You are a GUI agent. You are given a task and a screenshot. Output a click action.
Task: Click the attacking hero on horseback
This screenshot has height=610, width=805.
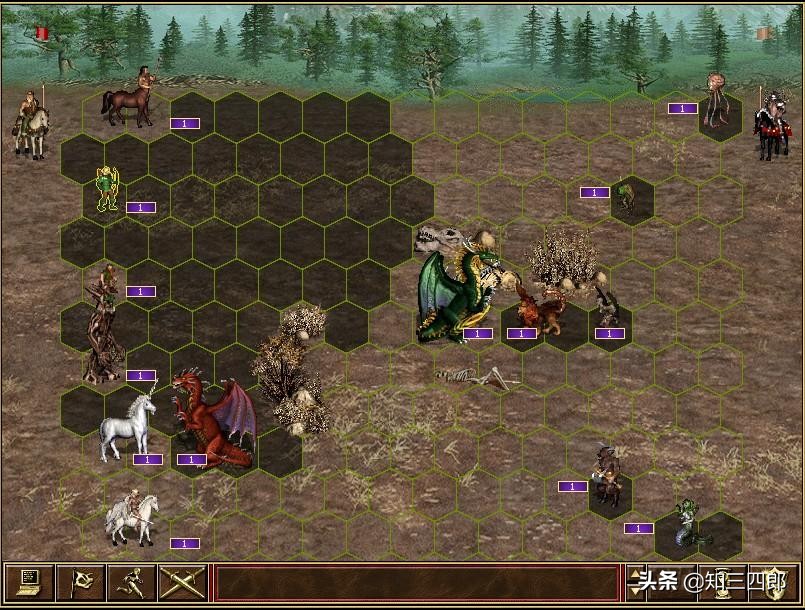(x=31, y=123)
